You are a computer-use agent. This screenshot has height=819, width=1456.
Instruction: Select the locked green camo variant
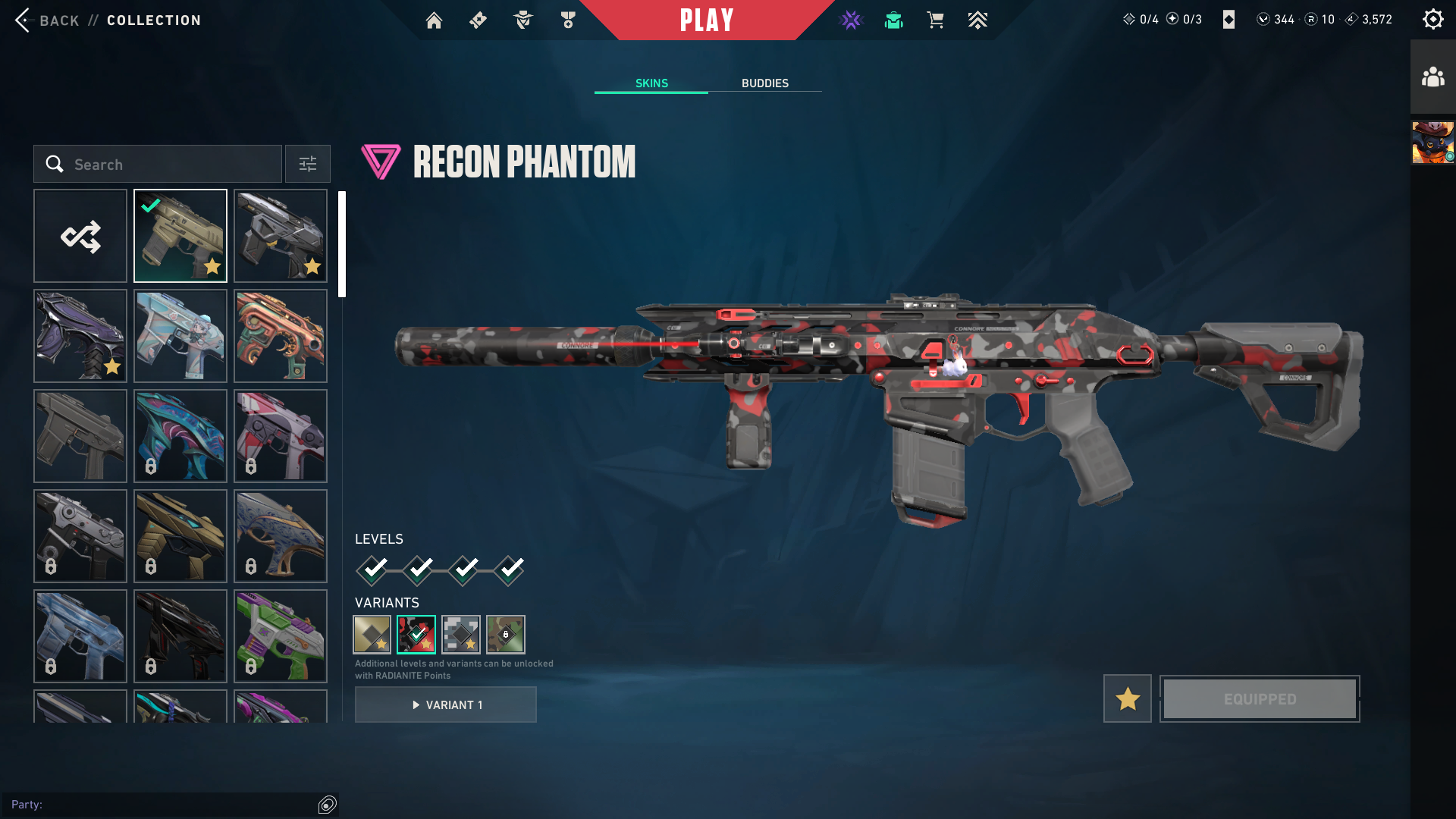[x=506, y=634]
